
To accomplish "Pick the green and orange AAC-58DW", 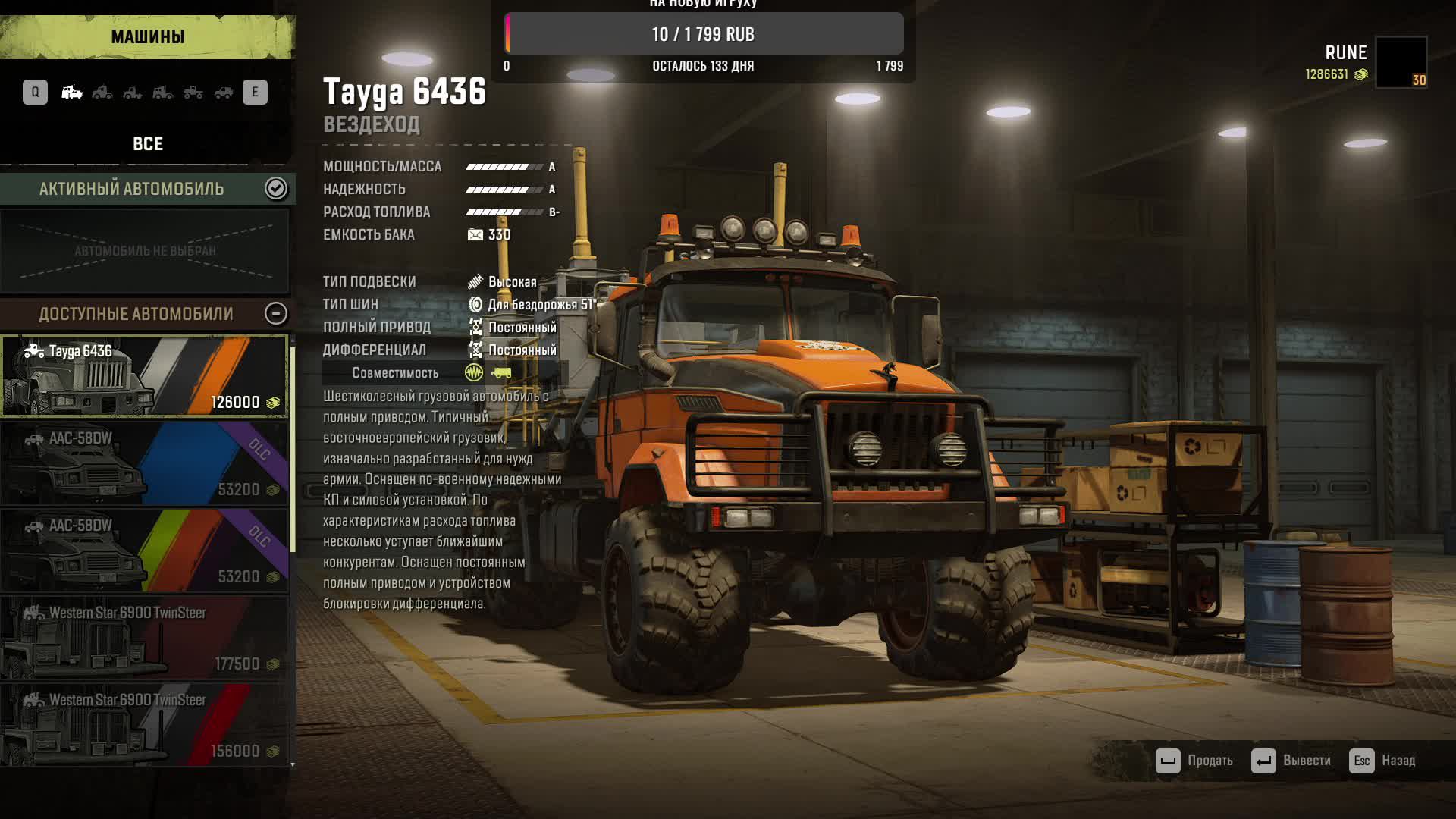I will click(144, 551).
